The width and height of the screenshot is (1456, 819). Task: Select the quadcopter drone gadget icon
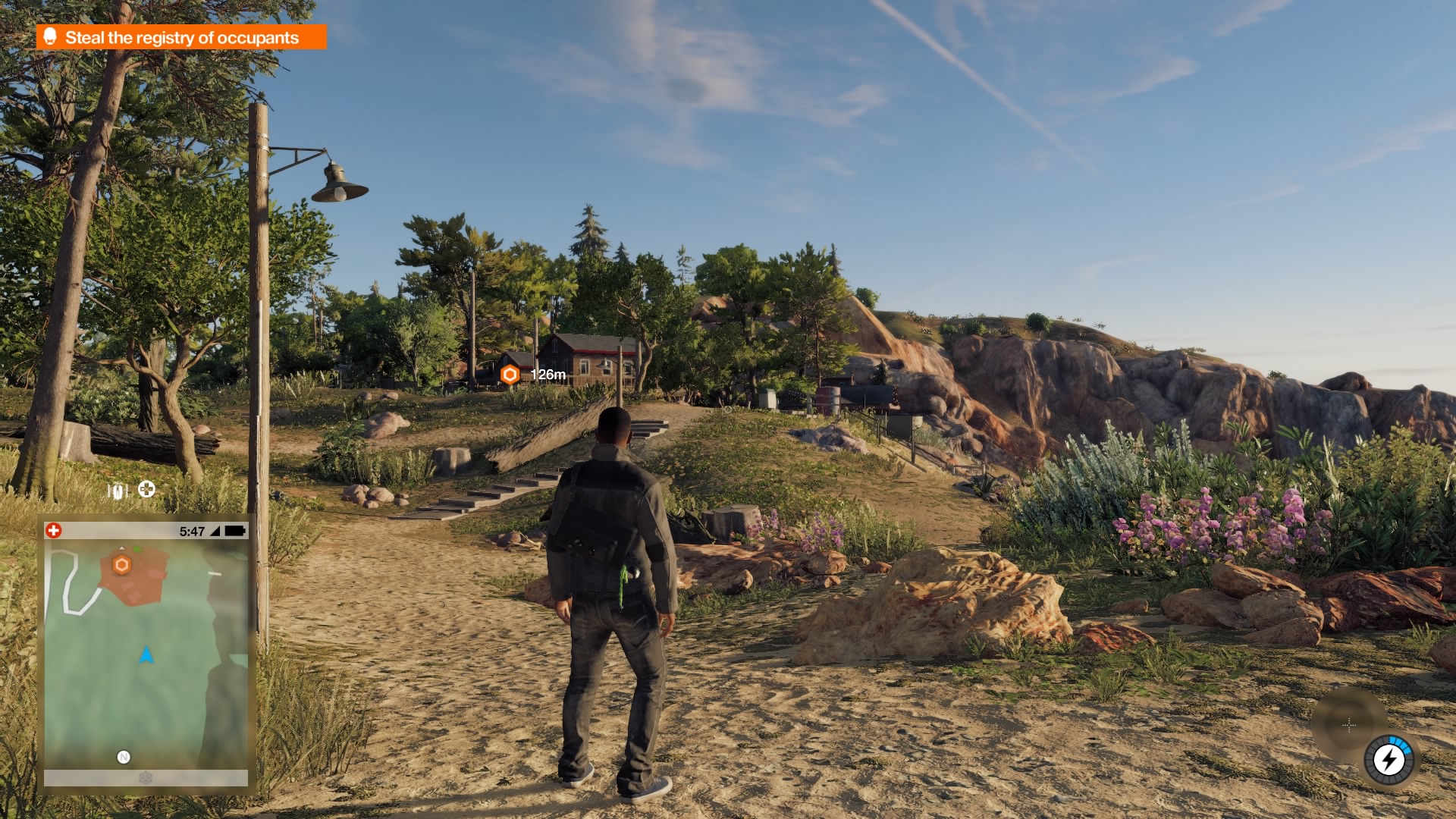coord(146,489)
